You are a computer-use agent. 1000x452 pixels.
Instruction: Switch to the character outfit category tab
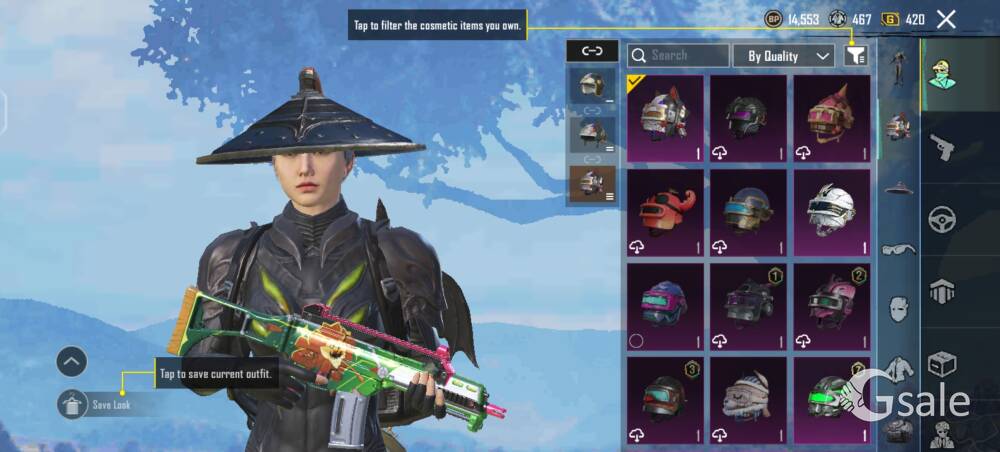click(942, 76)
